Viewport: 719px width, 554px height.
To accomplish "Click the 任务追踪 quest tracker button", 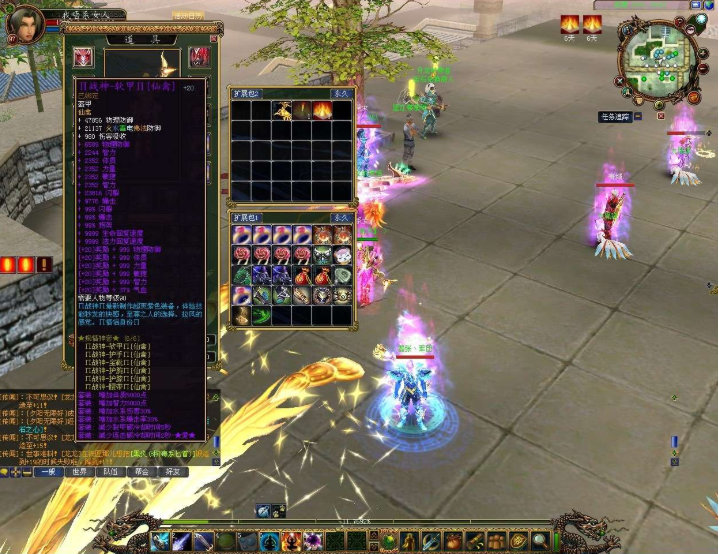I will point(618,117).
